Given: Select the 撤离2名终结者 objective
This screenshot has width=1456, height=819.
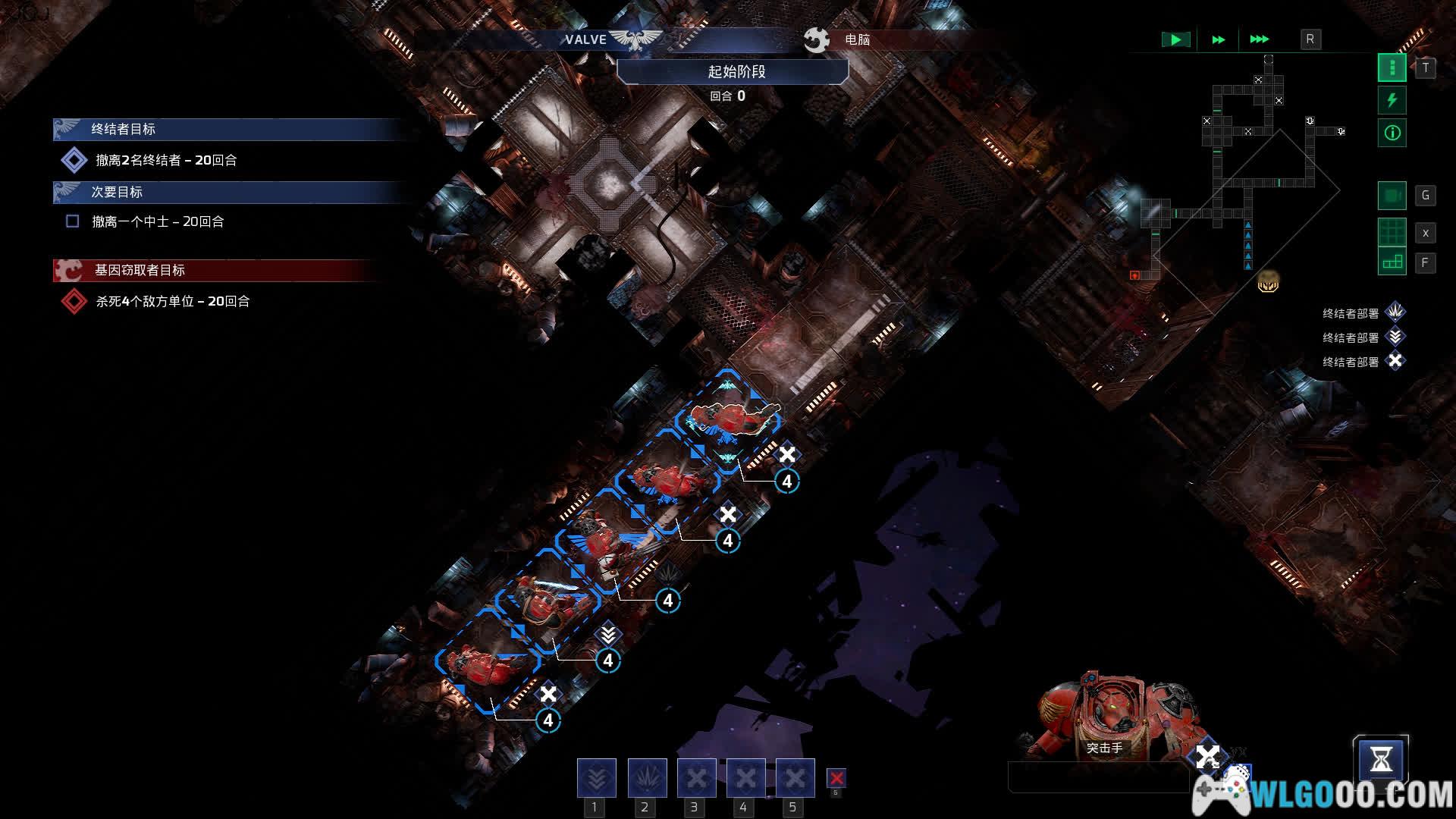Looking at the screenshot, I should [x=166, y=160].
